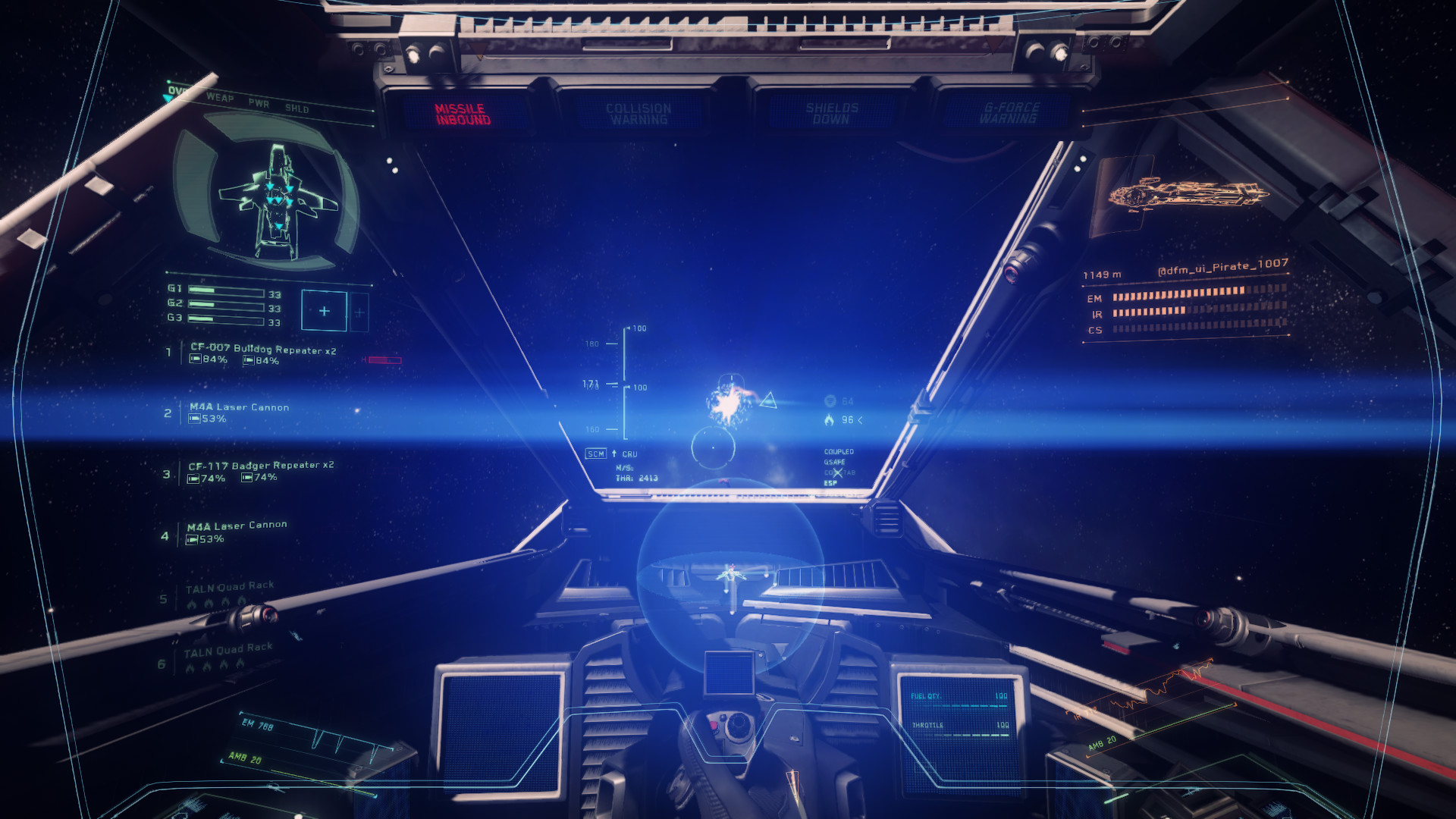Choose the M4A Laser Cannon in slot 4
The width and height of the screenshot is (1456, 819).
(x=237, y=526)
